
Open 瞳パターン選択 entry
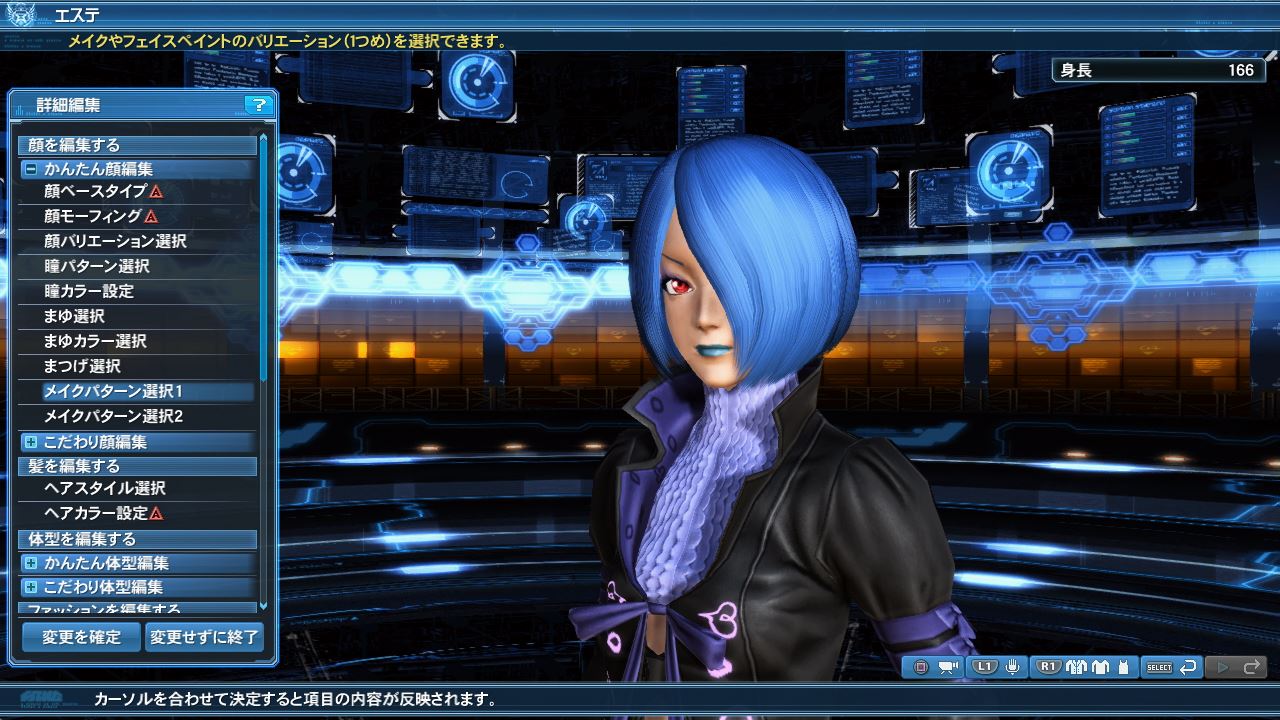[x=97, y=266]
